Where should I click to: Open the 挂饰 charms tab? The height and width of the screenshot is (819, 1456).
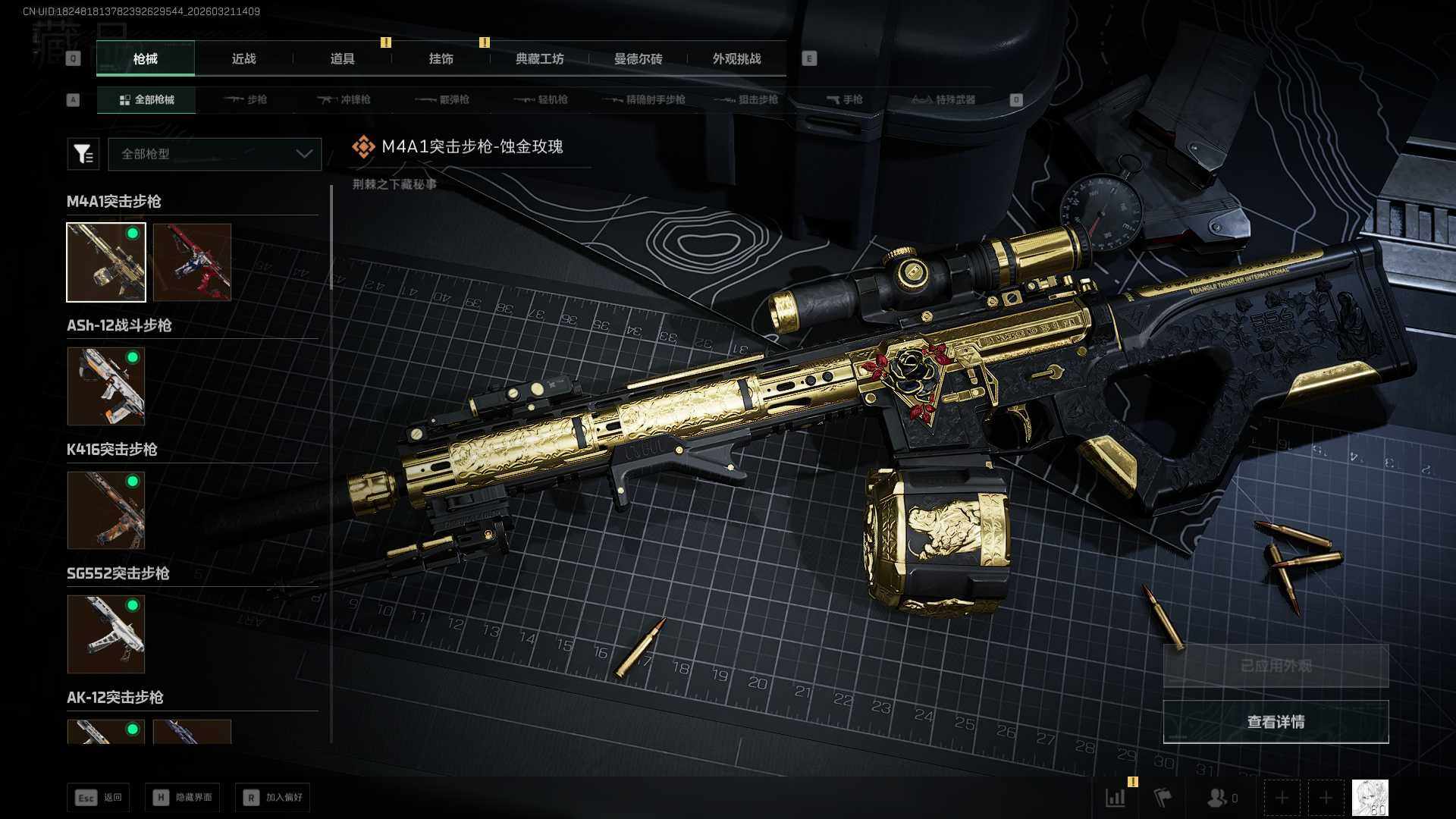(441, 58)
